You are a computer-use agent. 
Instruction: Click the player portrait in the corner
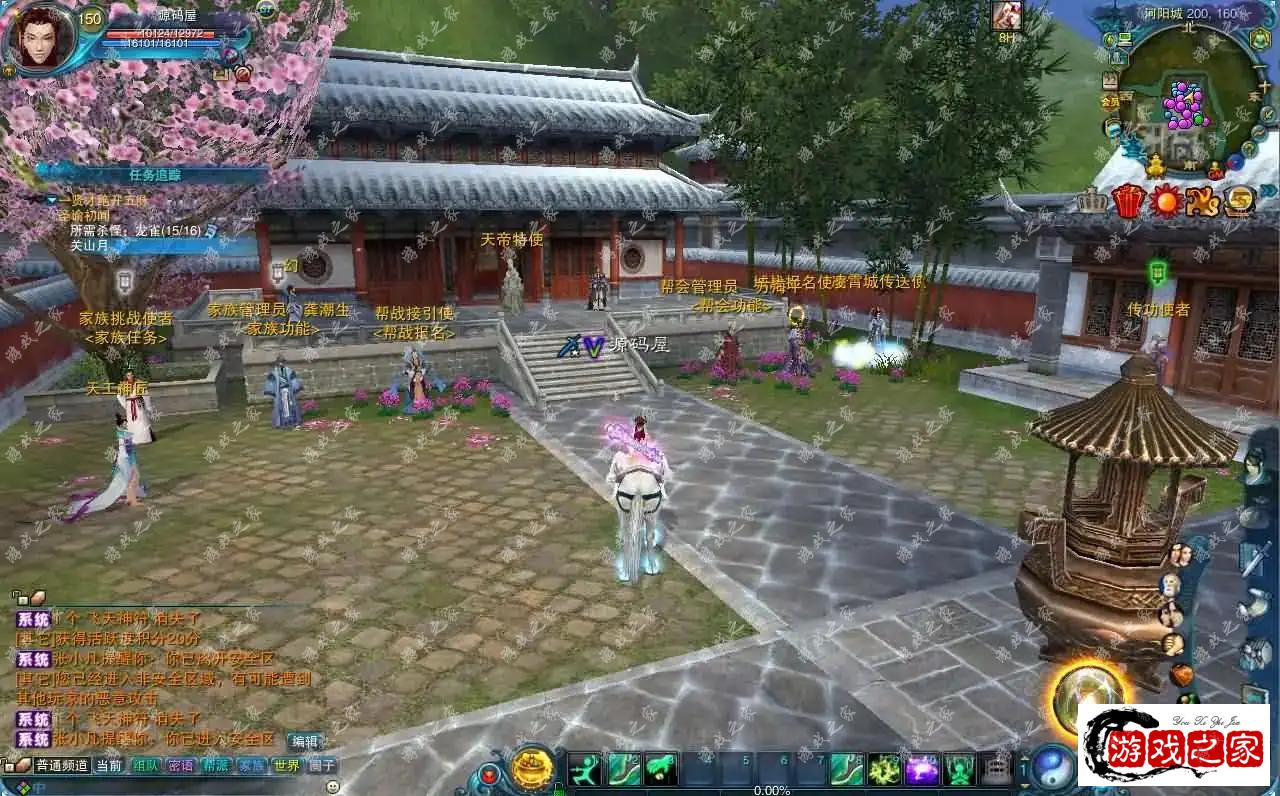tap(42, 36)
